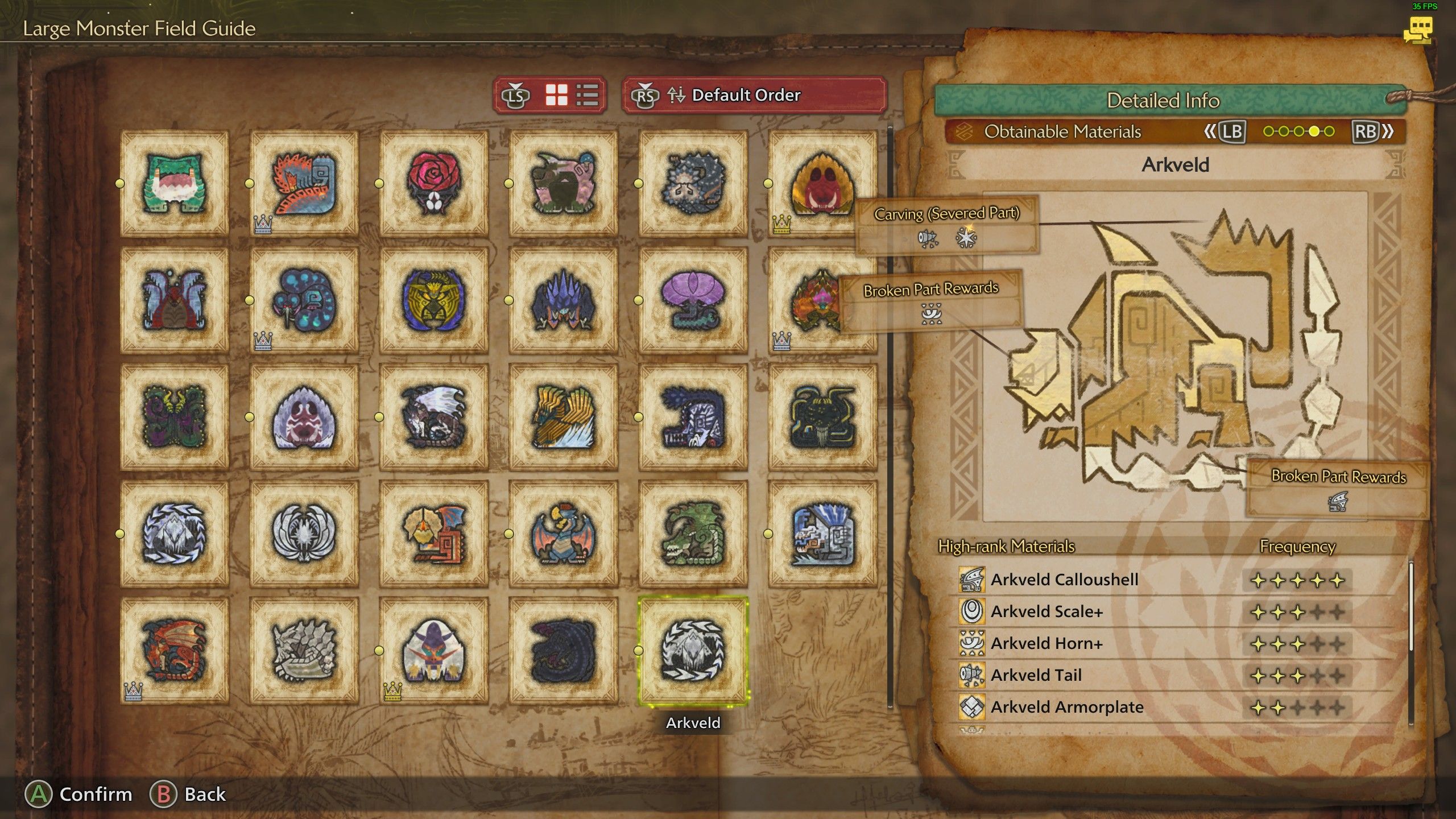Switch display to grid view

click(x=559, y=96)
